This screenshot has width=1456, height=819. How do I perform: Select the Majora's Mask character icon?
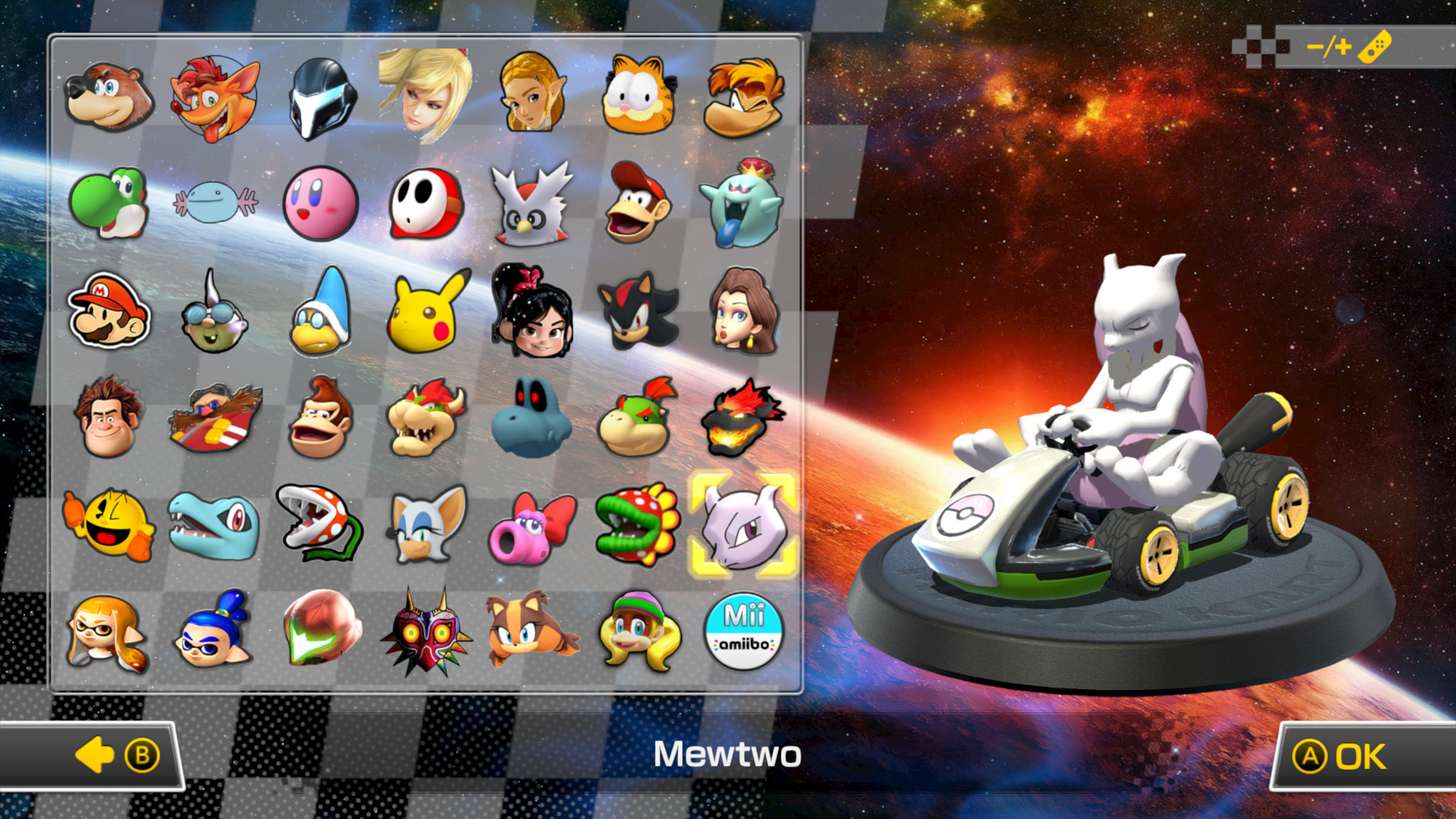pyautogui.click(x=425, y=631)
